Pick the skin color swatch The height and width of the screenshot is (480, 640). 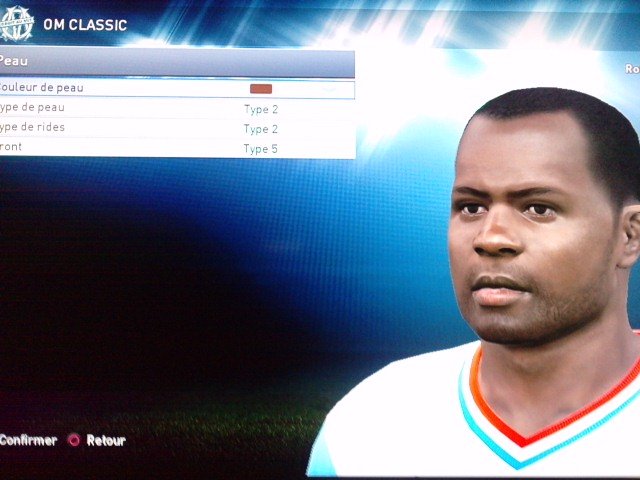point(261,89)
